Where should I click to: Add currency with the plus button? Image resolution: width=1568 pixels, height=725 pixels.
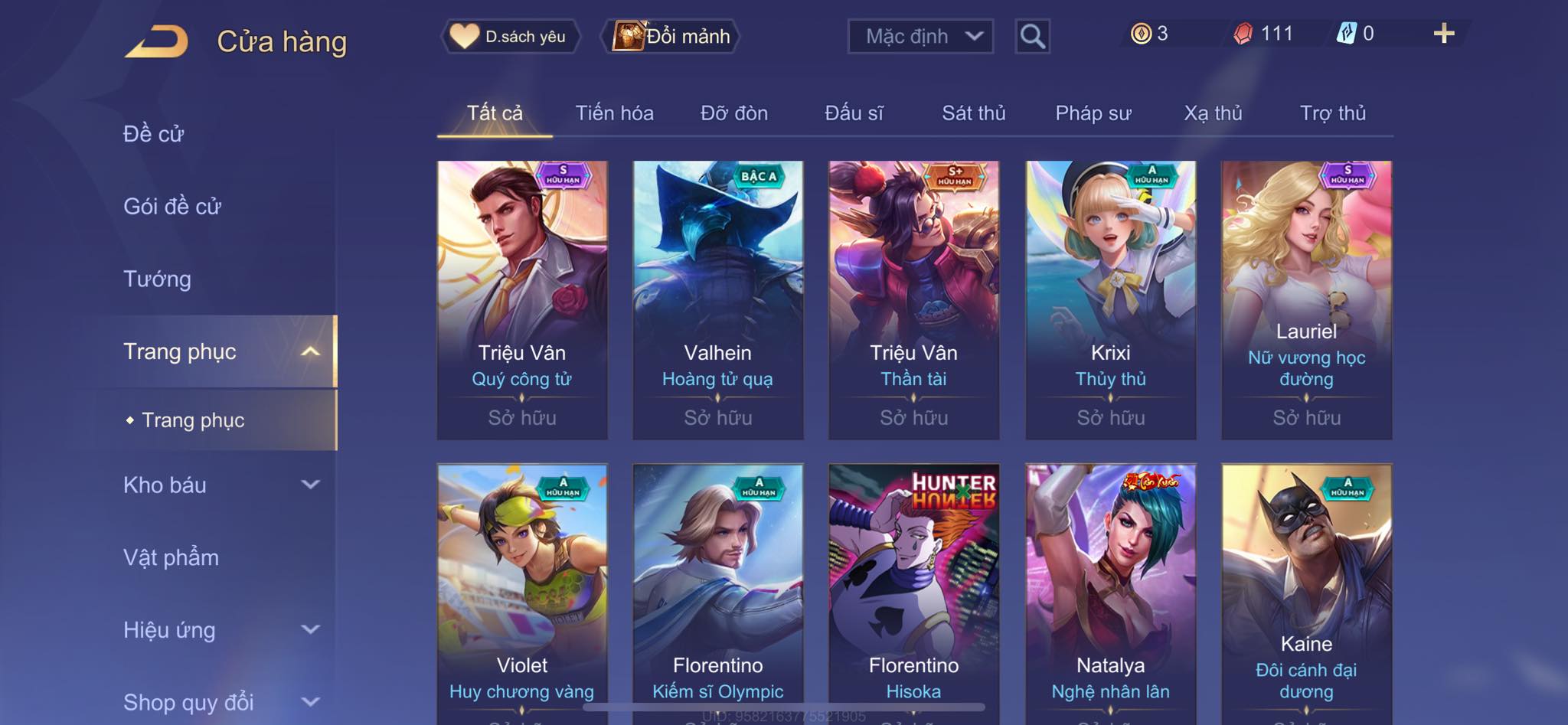click(1443, 34)
